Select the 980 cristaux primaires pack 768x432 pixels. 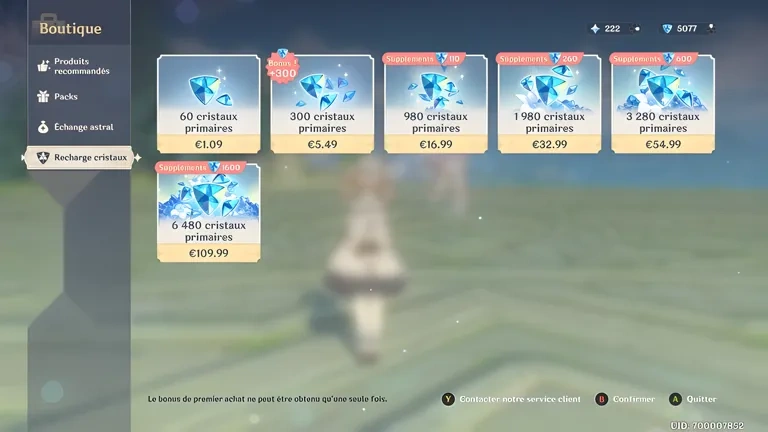436,105
